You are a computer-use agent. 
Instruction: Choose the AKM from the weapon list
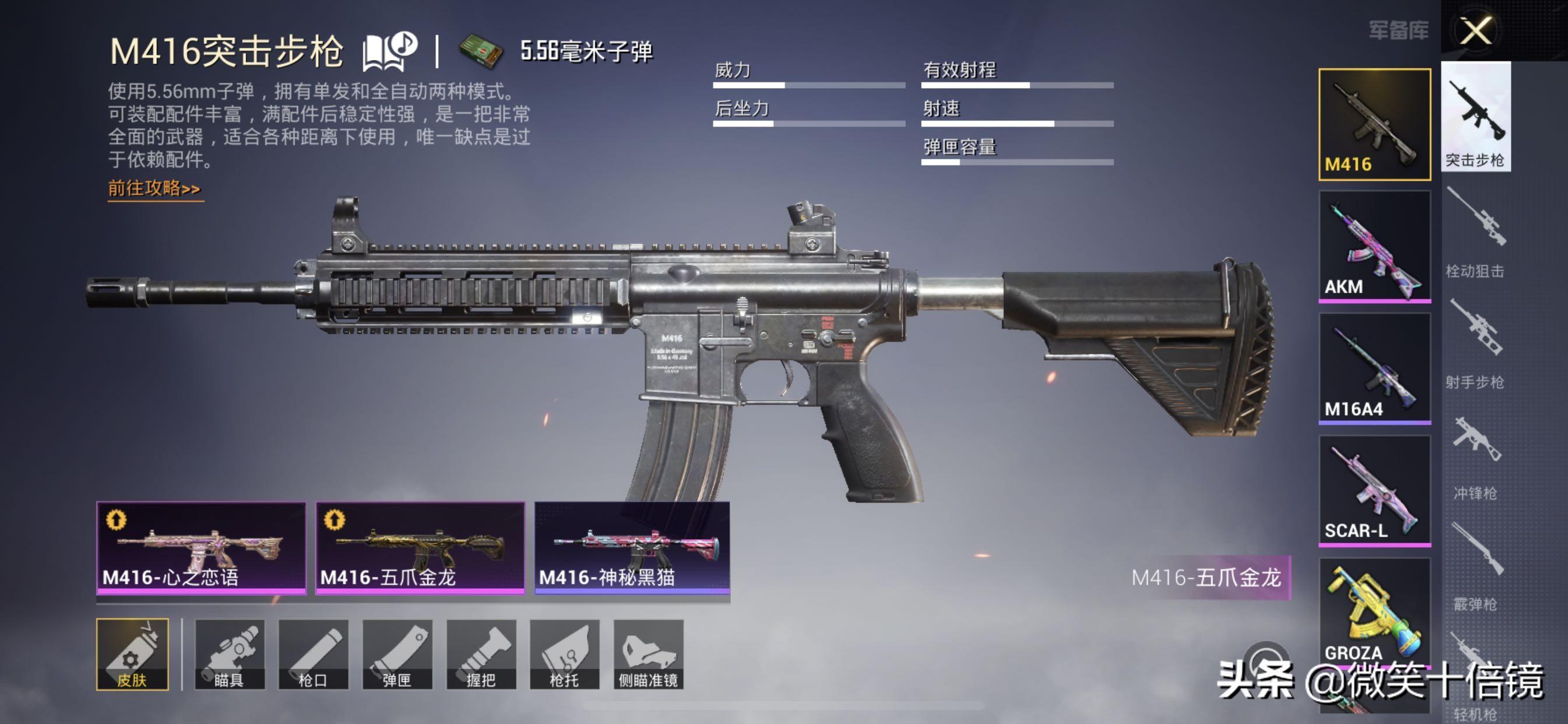[x=1374, y=247]
